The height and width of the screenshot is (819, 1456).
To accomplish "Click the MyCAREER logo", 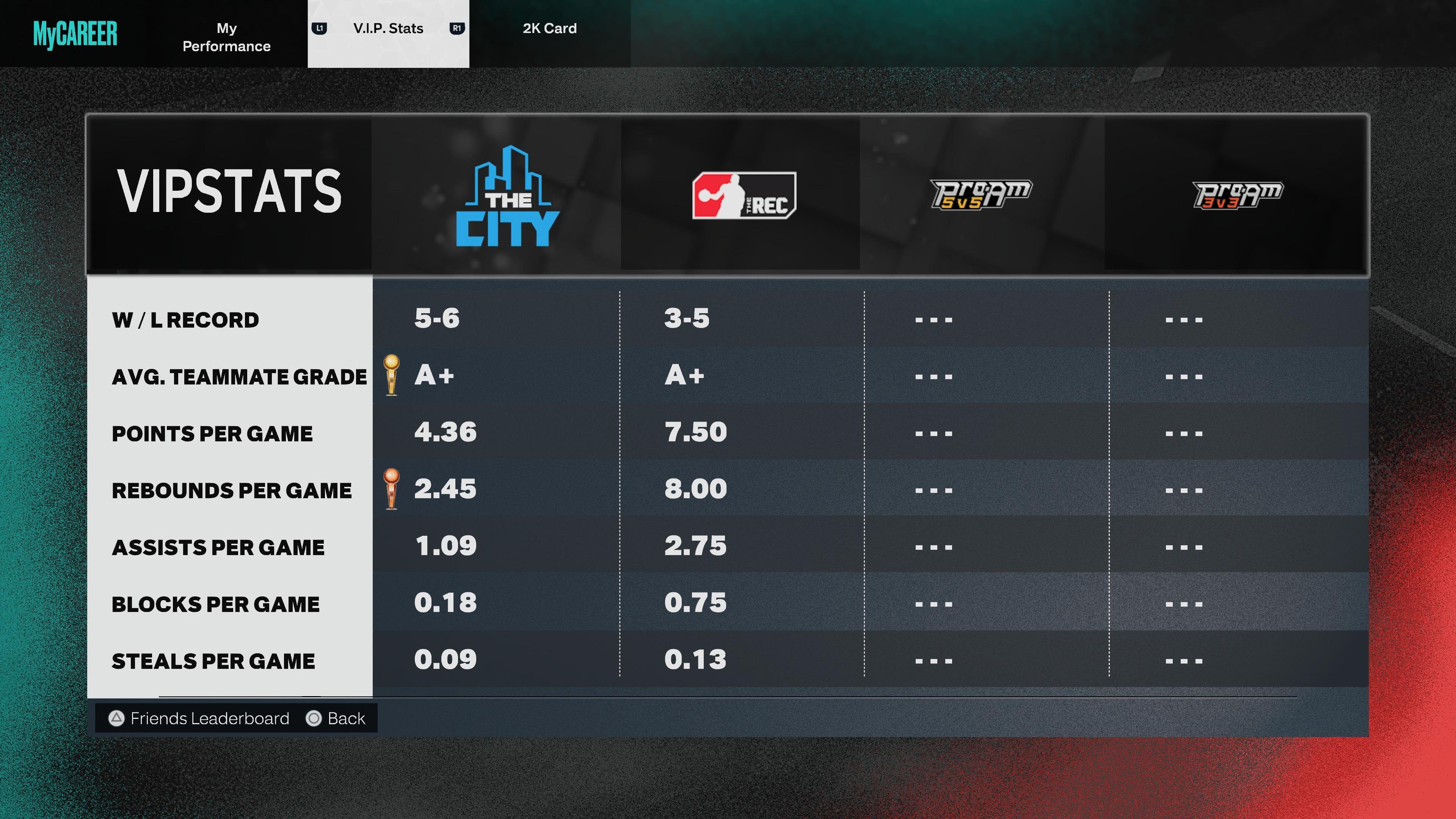I will point(75,34).
